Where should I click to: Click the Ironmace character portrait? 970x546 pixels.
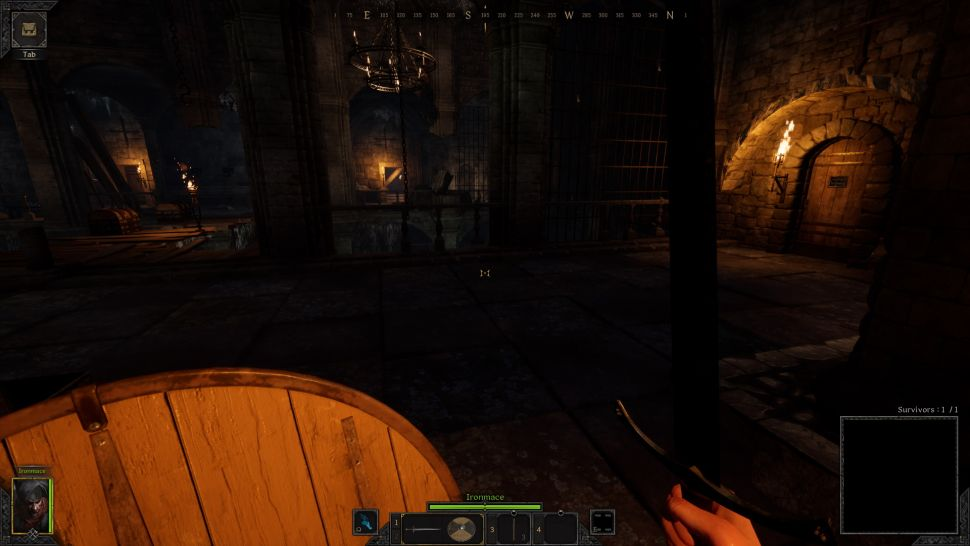pyautogui.click(x=30, y=505)
